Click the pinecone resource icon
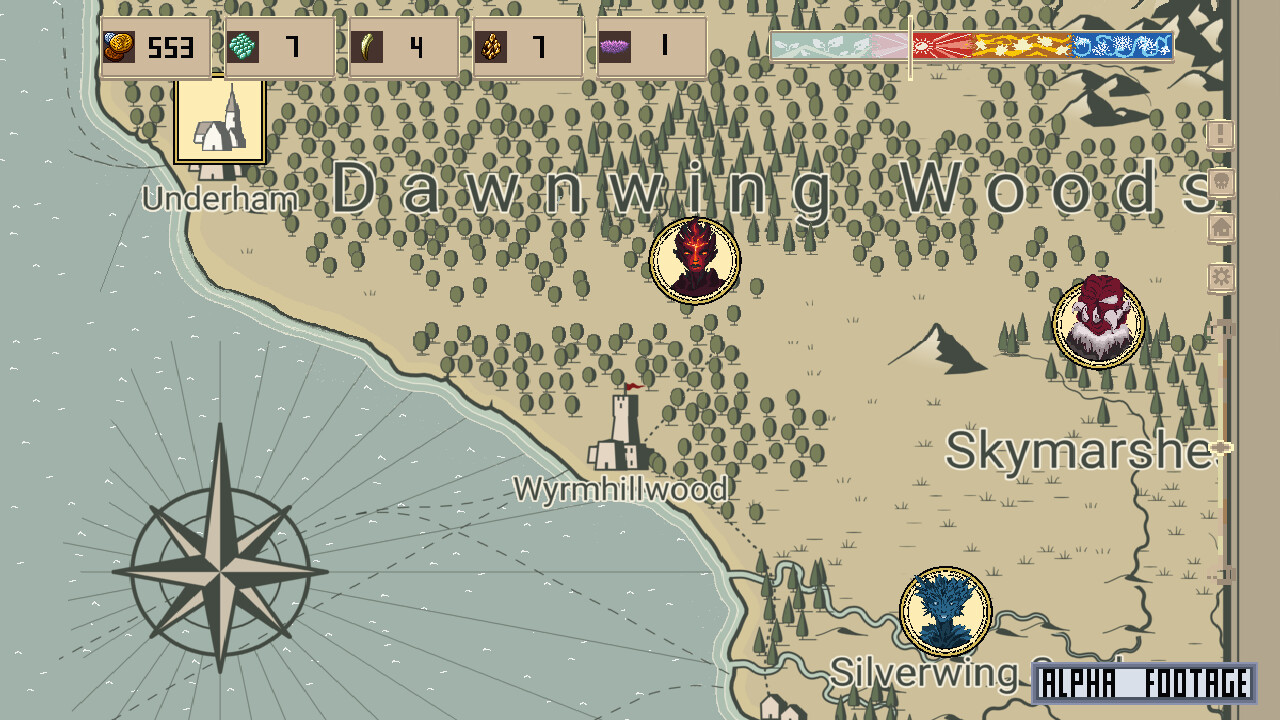The height and width of the screenshot is (720, 1280). [491, 45]
